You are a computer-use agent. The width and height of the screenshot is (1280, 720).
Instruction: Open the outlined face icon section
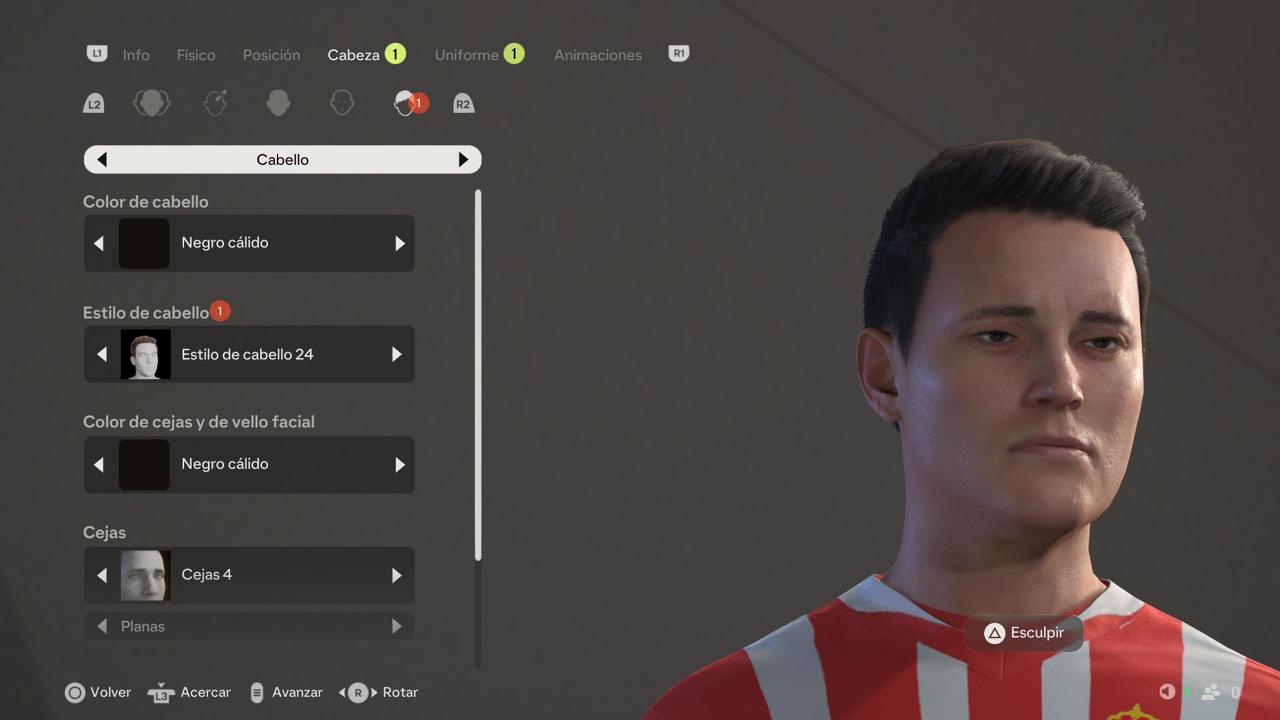click(x=342, y=103)
